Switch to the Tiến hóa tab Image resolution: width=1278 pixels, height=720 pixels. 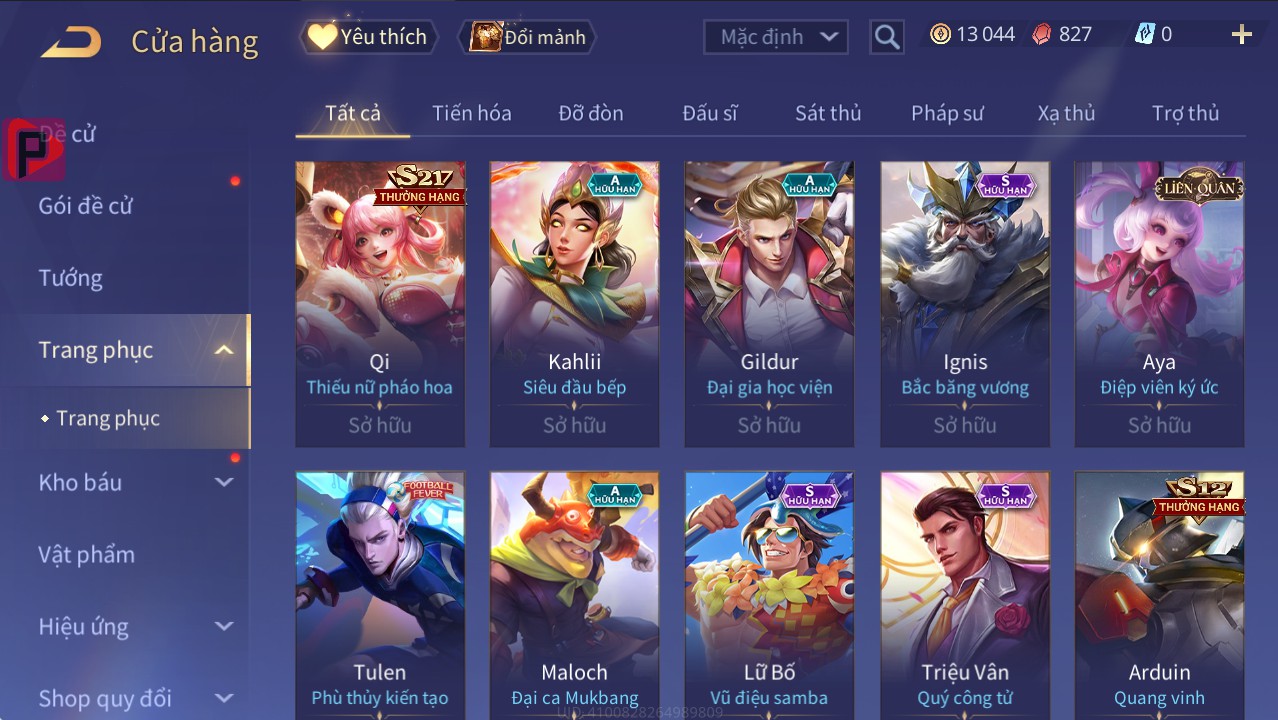[471, 113]
